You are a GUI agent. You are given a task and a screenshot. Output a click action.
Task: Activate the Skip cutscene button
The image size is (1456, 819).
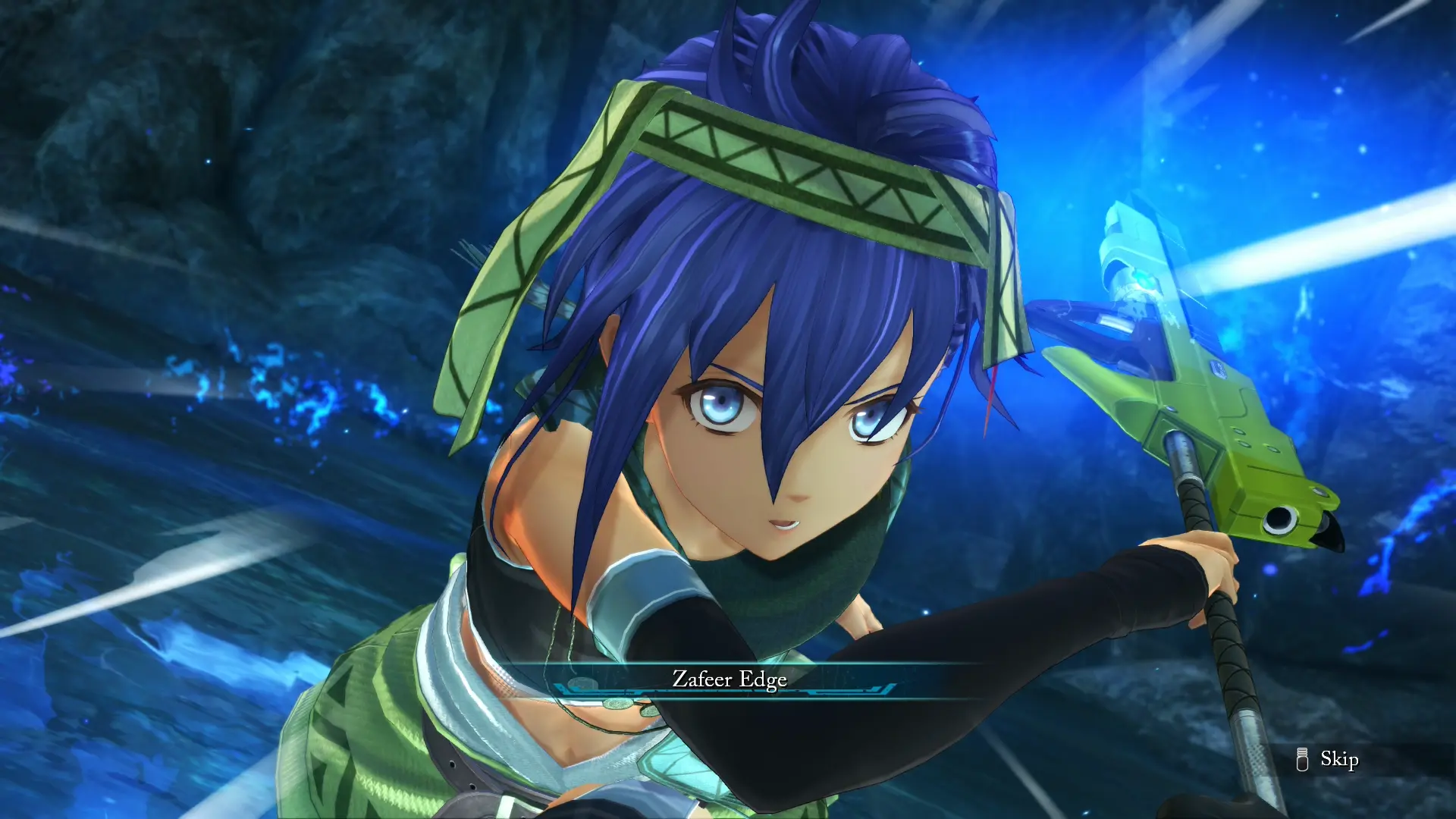pyautogui.click(x=1319, y=758)
